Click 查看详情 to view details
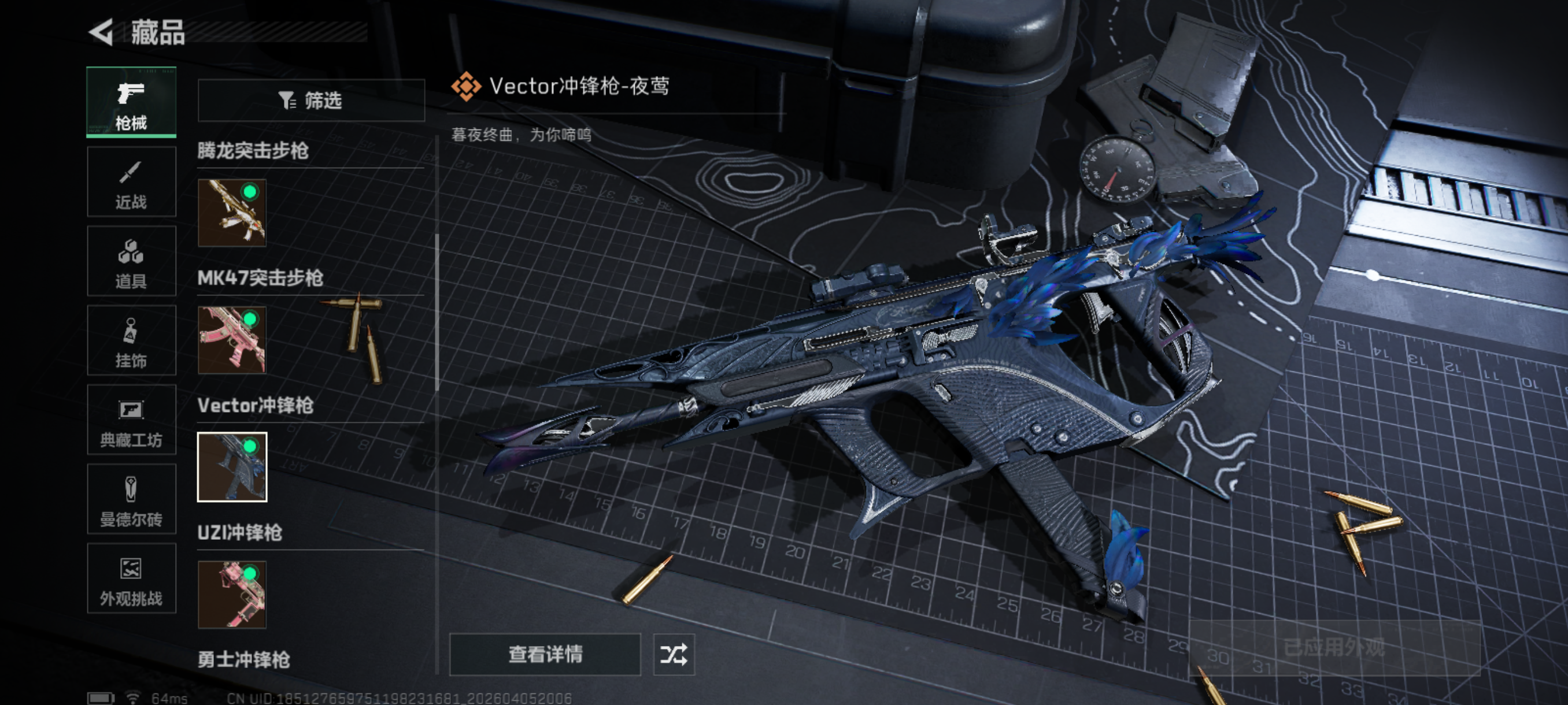 click(x=545, y=655)
